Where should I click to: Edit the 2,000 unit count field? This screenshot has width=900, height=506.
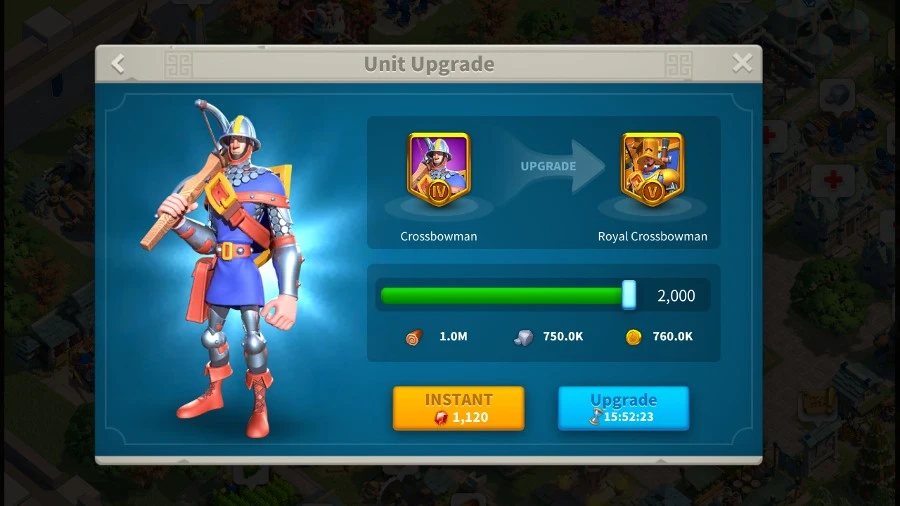(676, 296)
